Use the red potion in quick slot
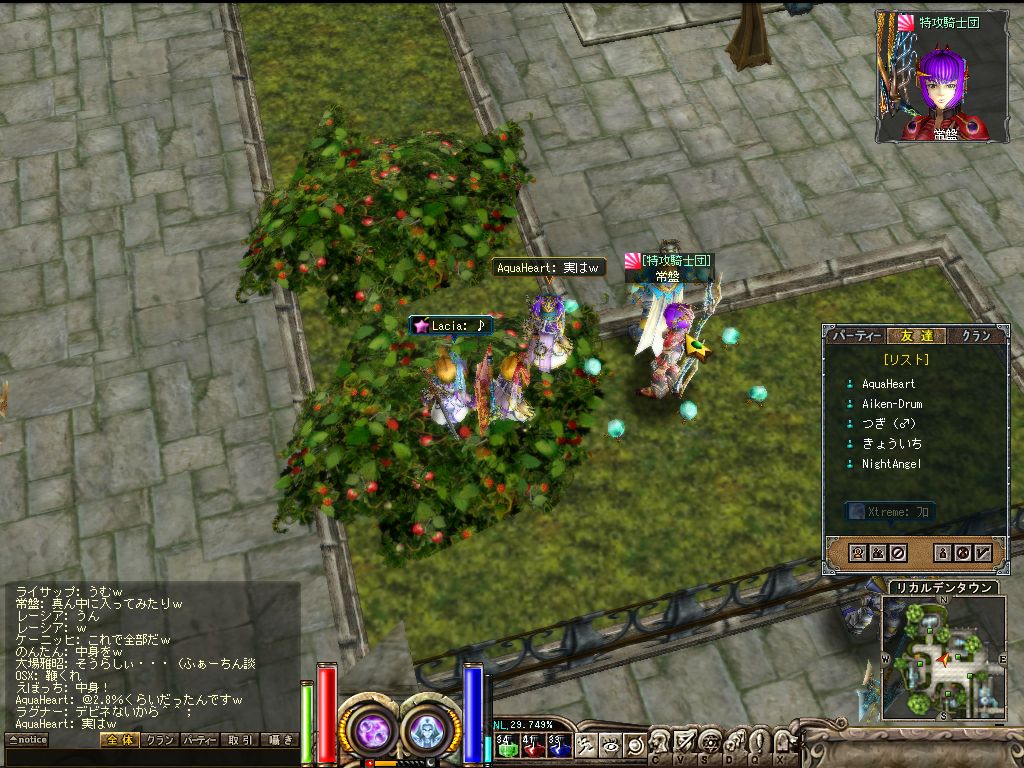Image resolution: width=1024 pixels, height=768 pixels. pyautogui.click(x=532, y=745)
